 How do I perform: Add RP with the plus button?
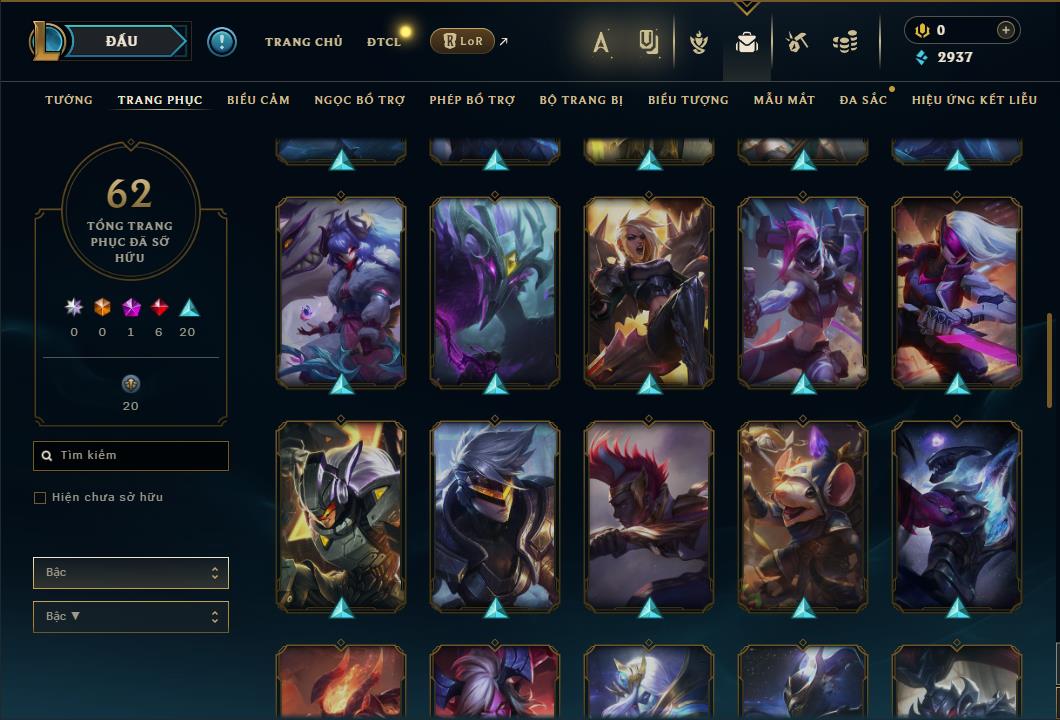click(x=1005, y=30)
